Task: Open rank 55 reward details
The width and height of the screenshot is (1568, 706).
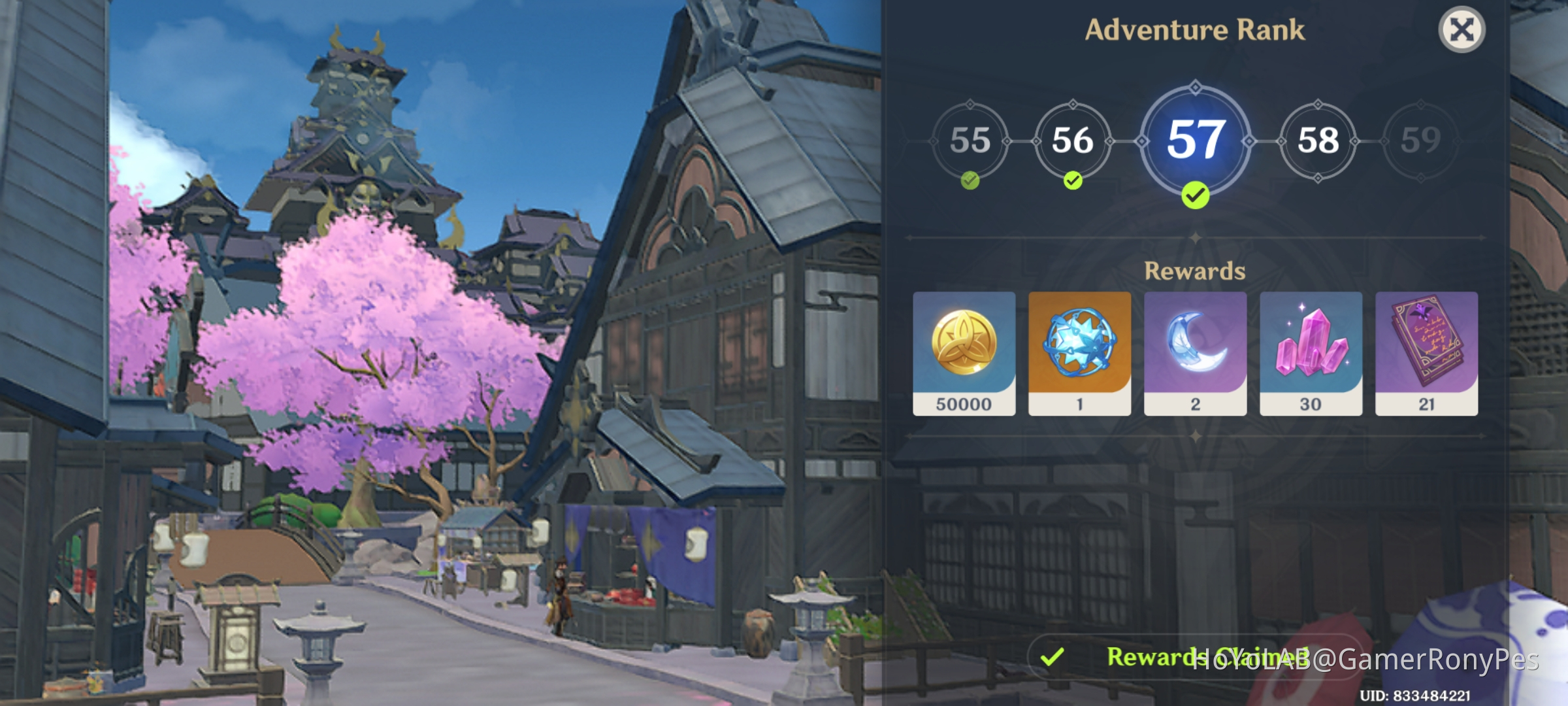Action: click(972, 141)
